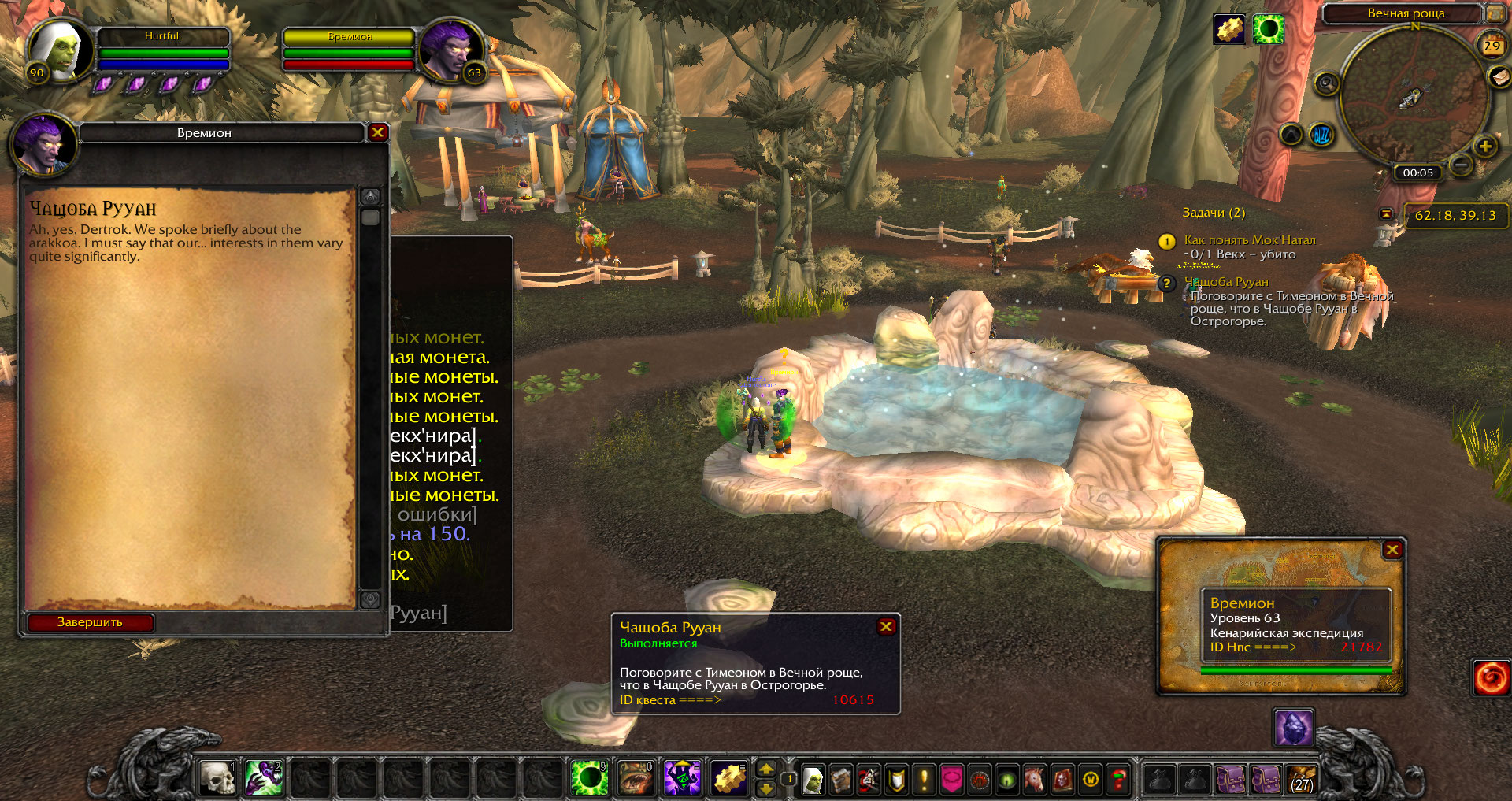Click the Hurtful player portrait
Viewport: 1512px width, 801px height.
tap(61, 50)
